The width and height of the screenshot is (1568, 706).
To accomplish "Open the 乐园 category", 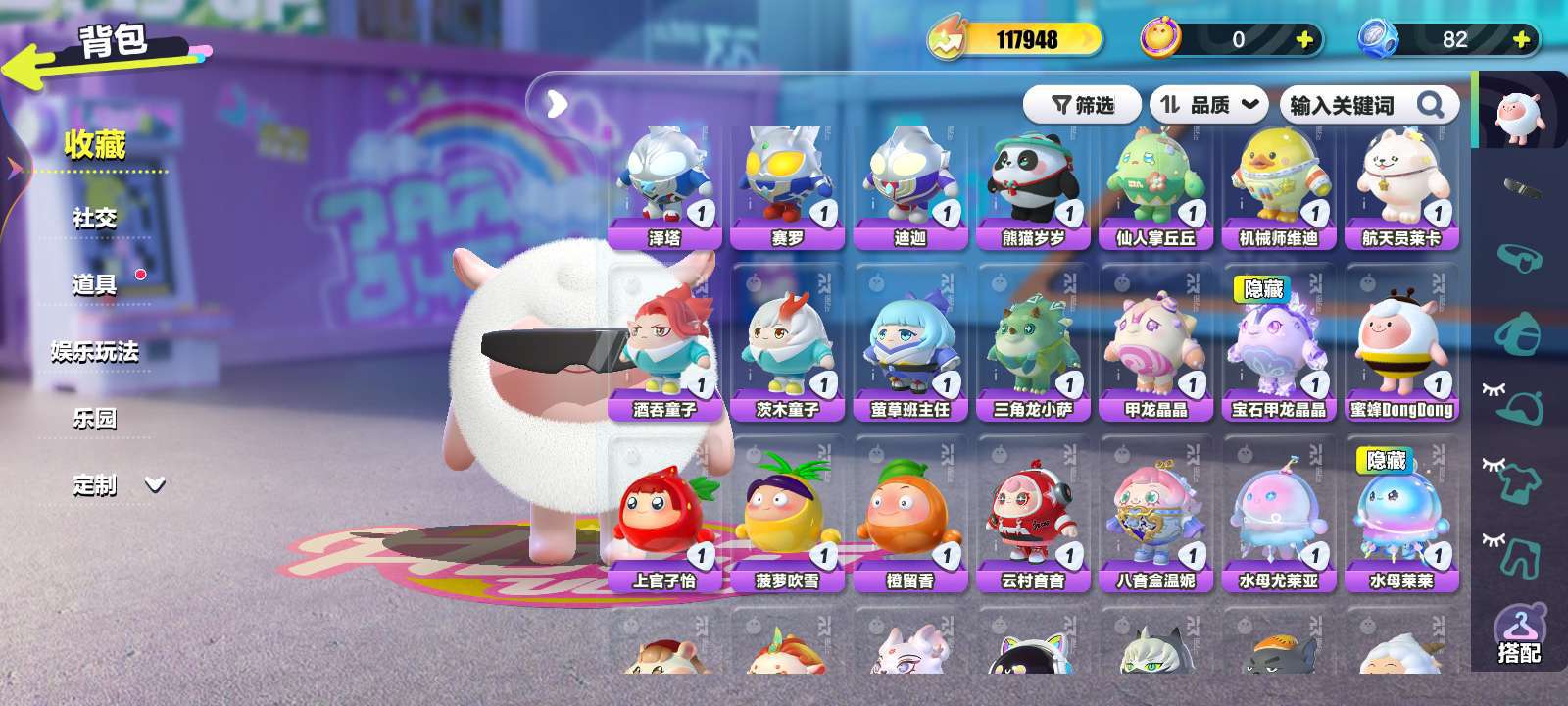I will [x=94, y=418].
